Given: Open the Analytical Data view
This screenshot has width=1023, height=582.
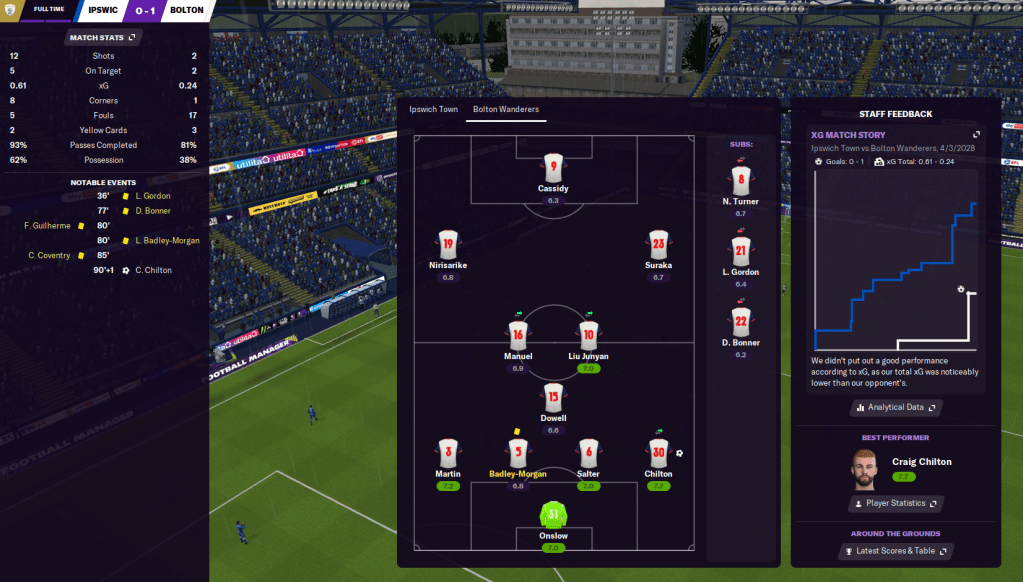Looking at the screenshot, I should coord(896,407).
